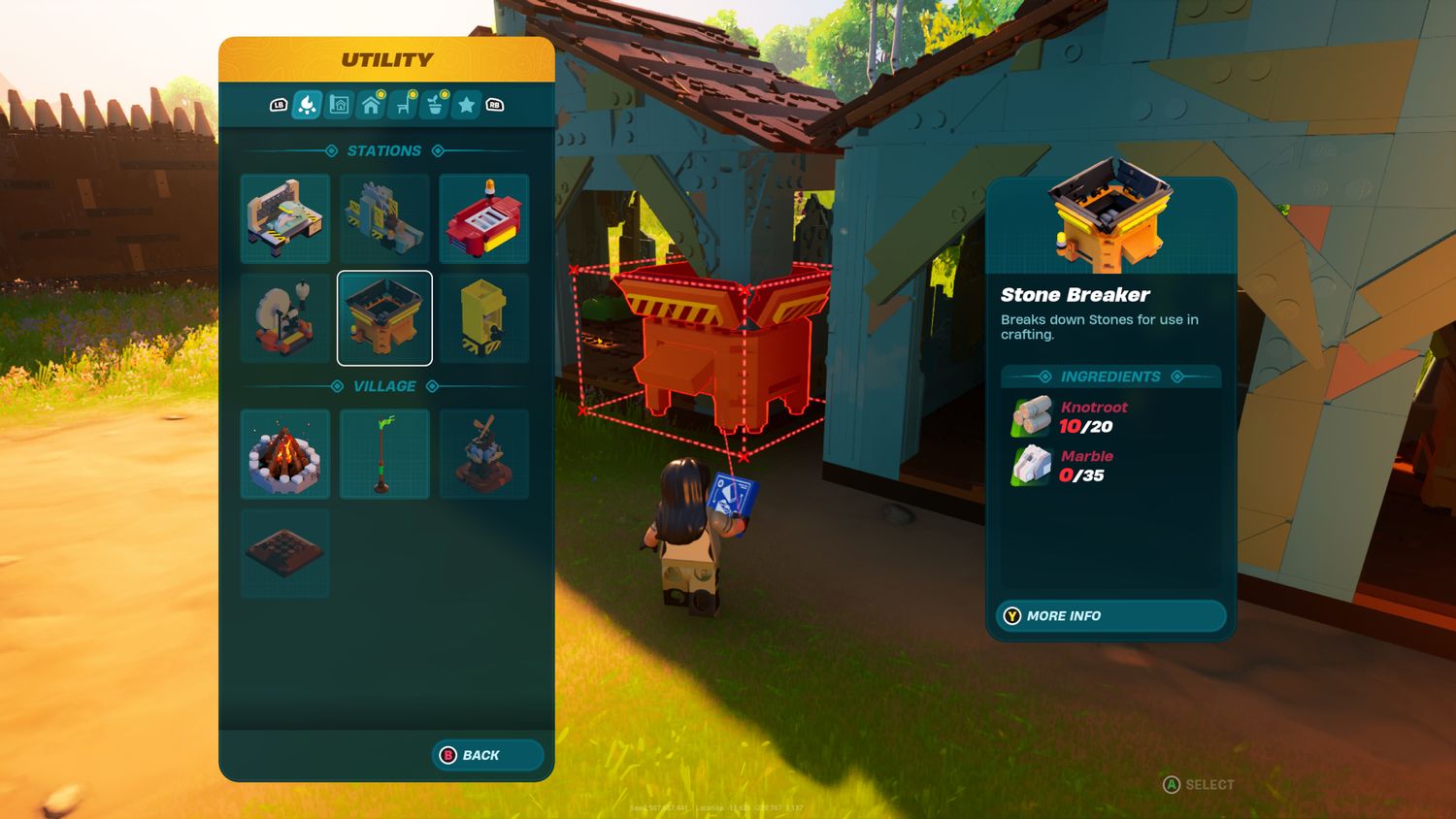Pick the red Metal Smelter station
The width and height of the screenshot is (1456, 819).
tap(483, 218)
